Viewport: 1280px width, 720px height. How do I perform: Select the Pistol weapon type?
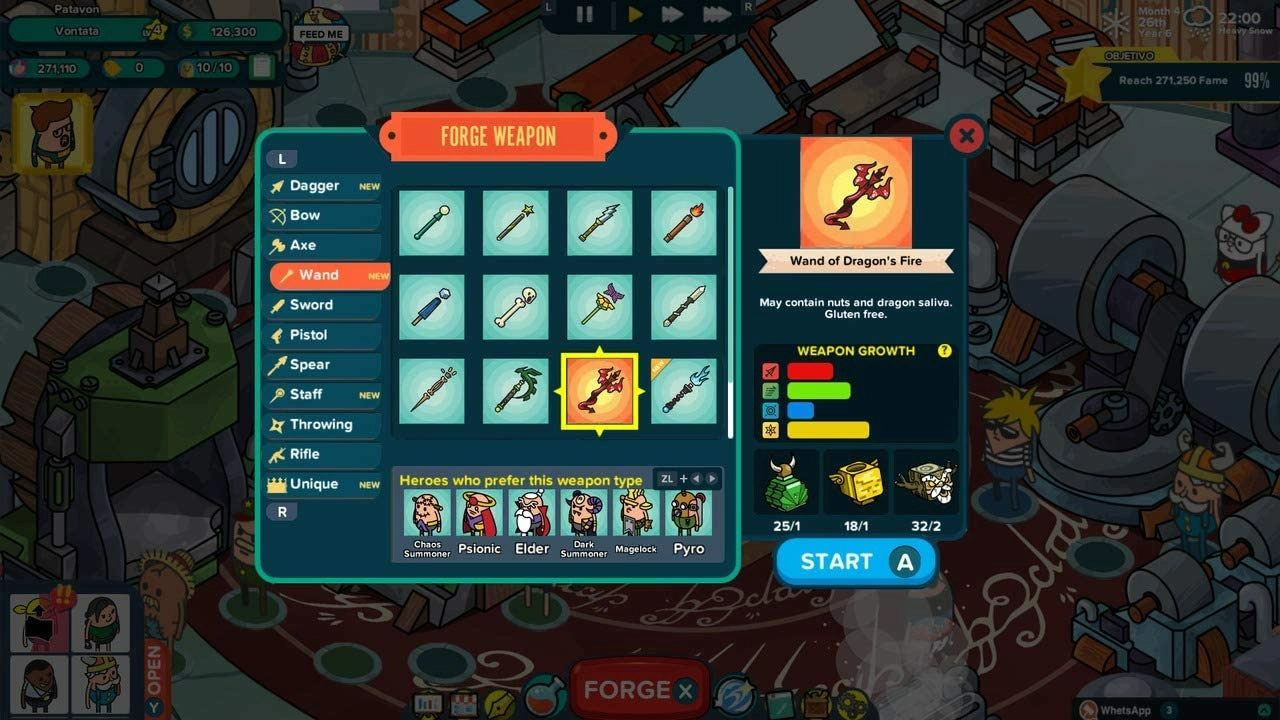[308, 335]
